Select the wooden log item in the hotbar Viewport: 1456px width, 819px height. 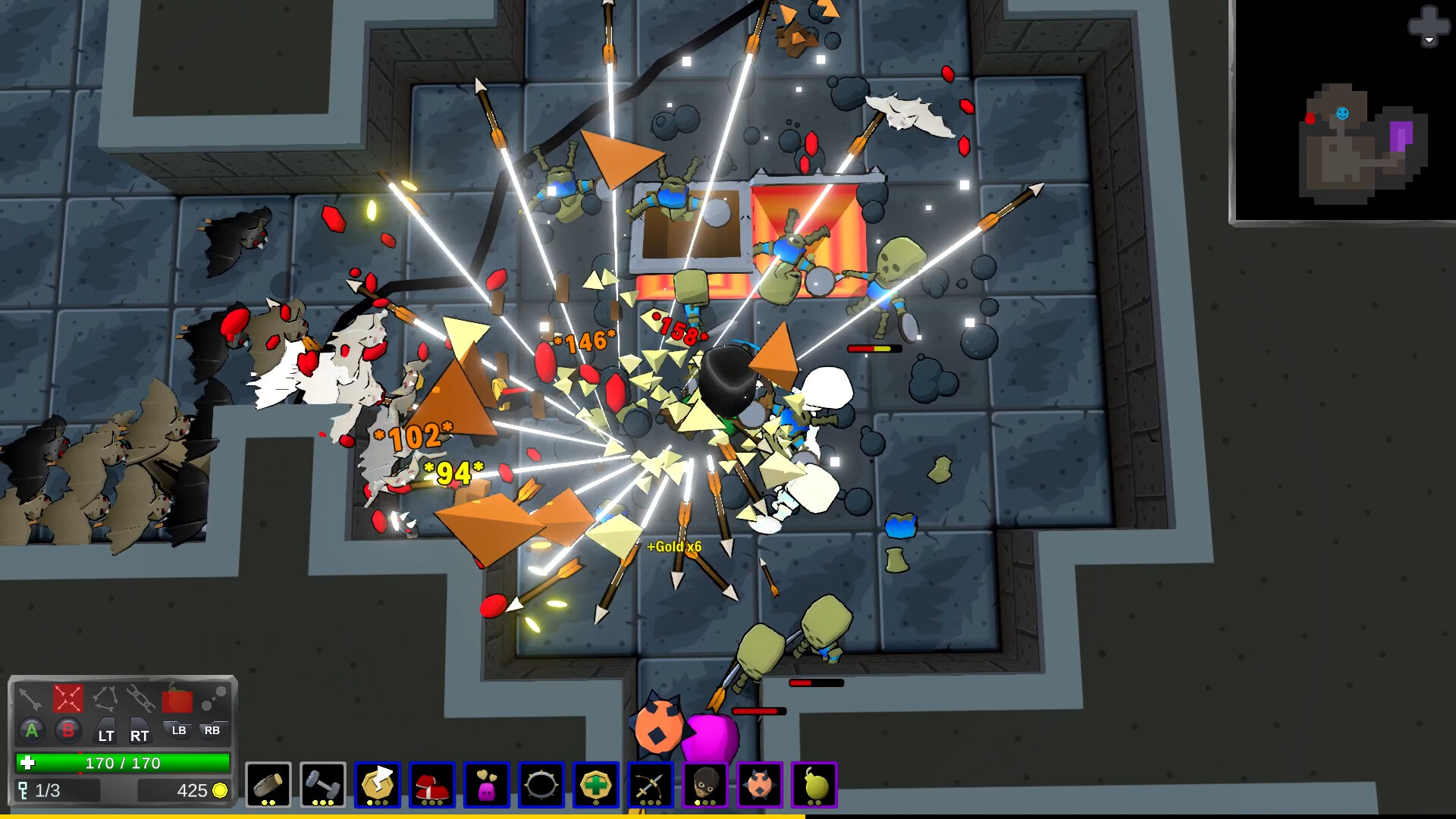[x=269, y=785]
